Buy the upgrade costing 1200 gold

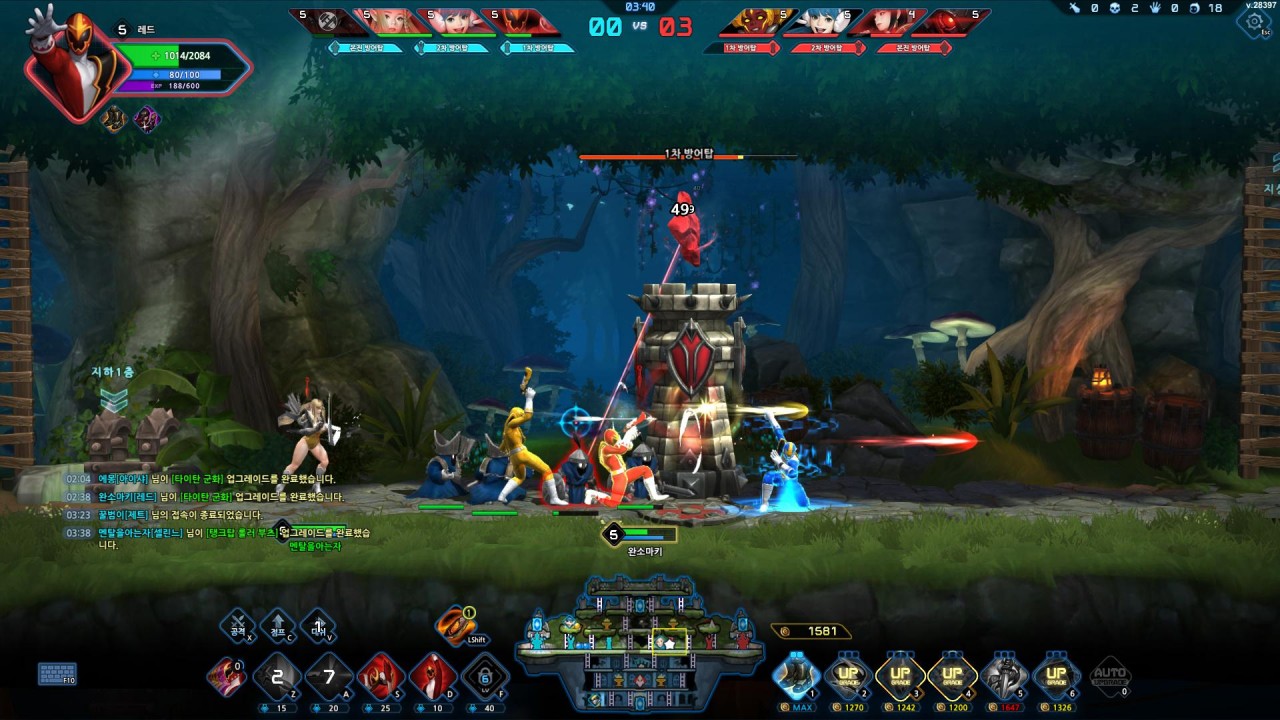point(952,677)
